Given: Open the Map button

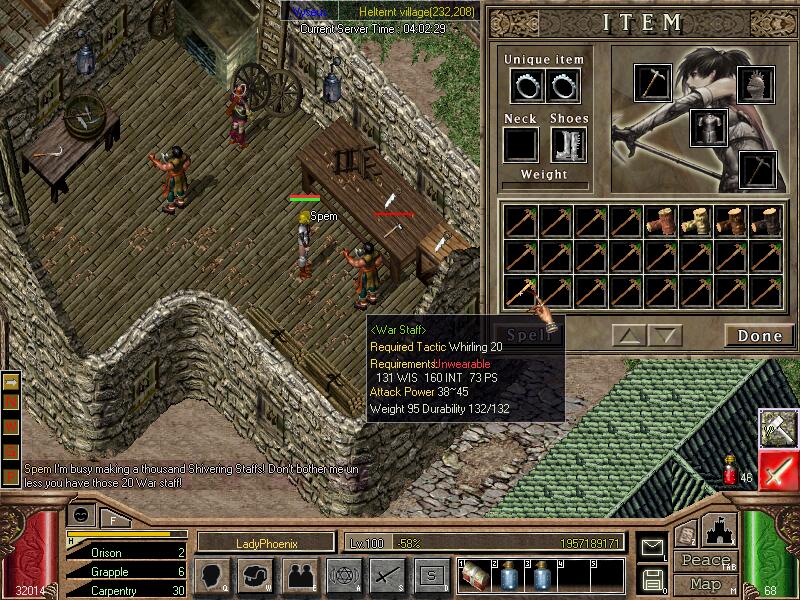Looking at the screenshot, I should pos(705,583).
